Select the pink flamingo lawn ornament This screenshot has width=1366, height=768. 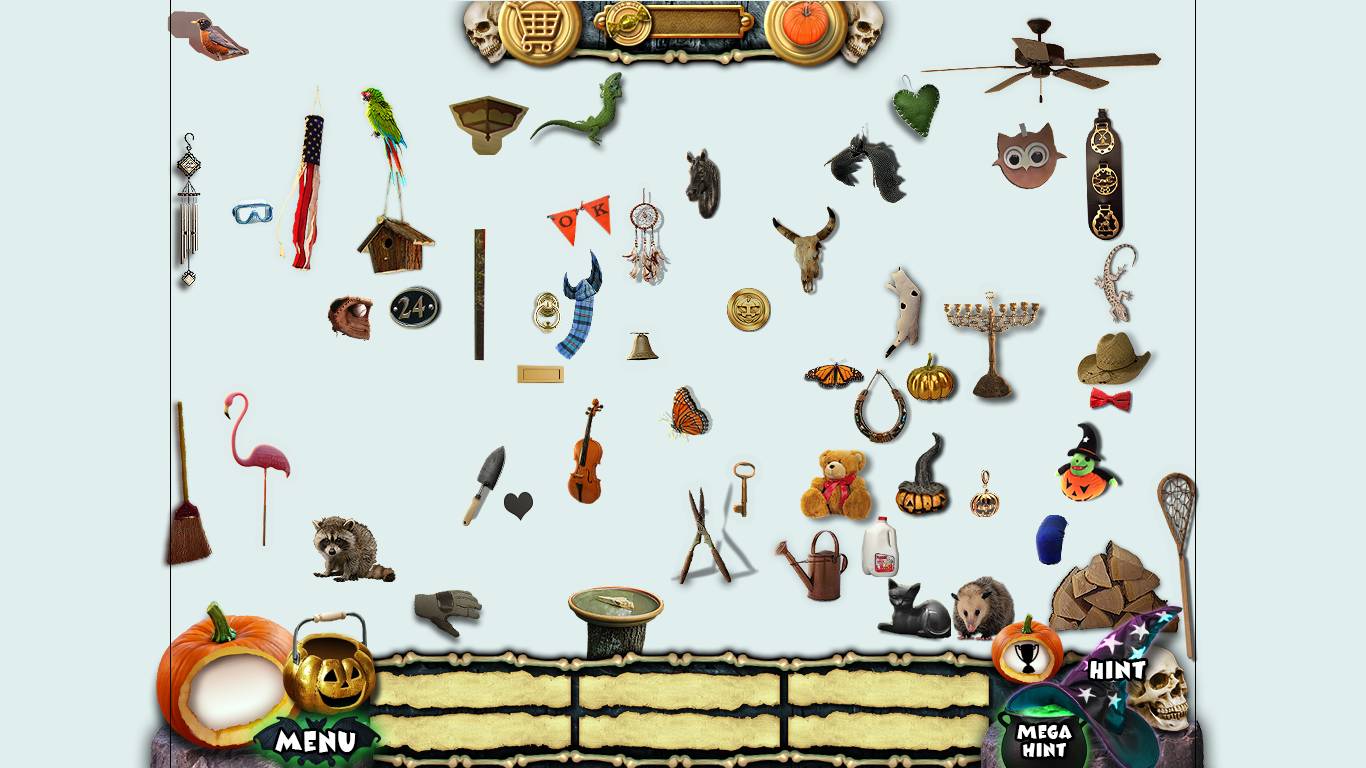pyautogui.click(x=255, y=450)
